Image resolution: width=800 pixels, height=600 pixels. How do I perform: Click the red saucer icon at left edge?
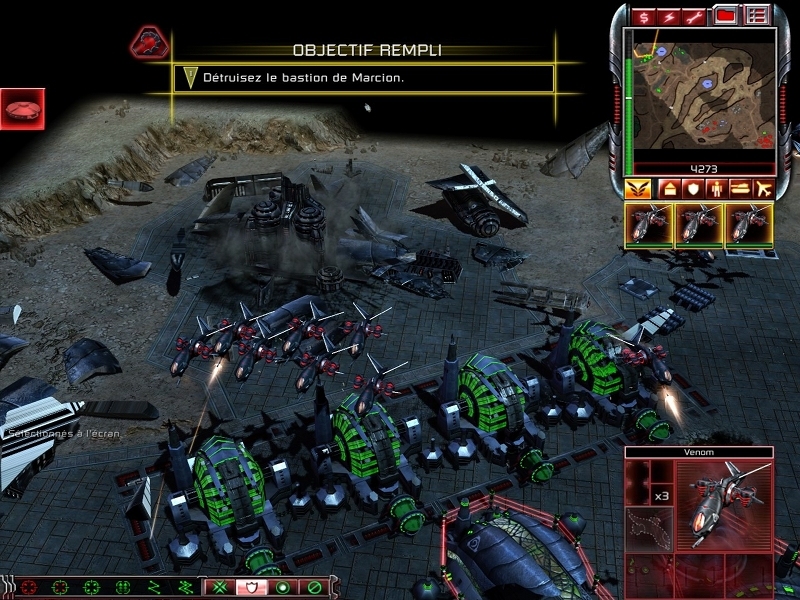pos(21,108)
